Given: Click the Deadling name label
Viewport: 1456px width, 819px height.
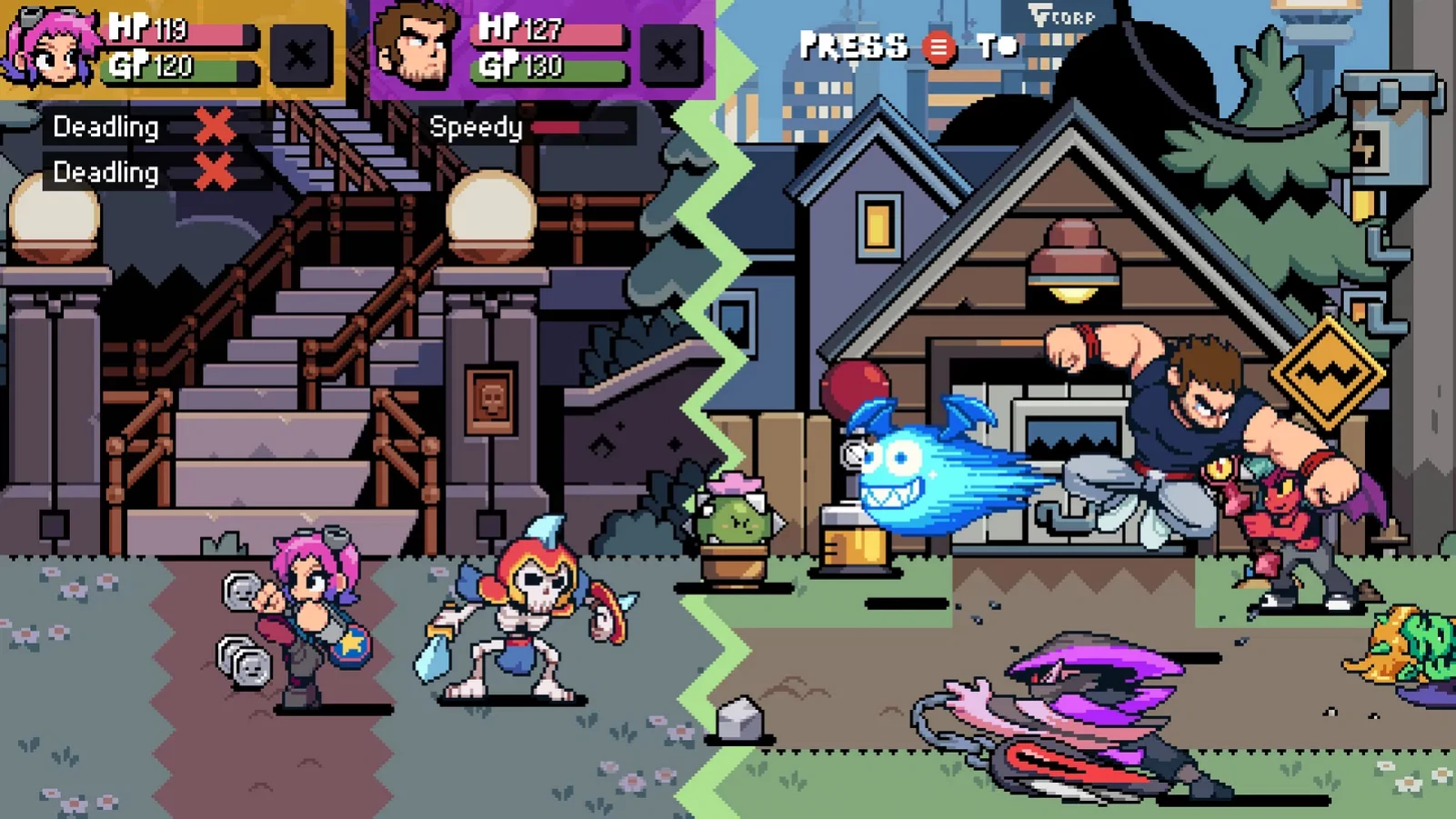Looking at the screenshot, I should coord(105,128).
